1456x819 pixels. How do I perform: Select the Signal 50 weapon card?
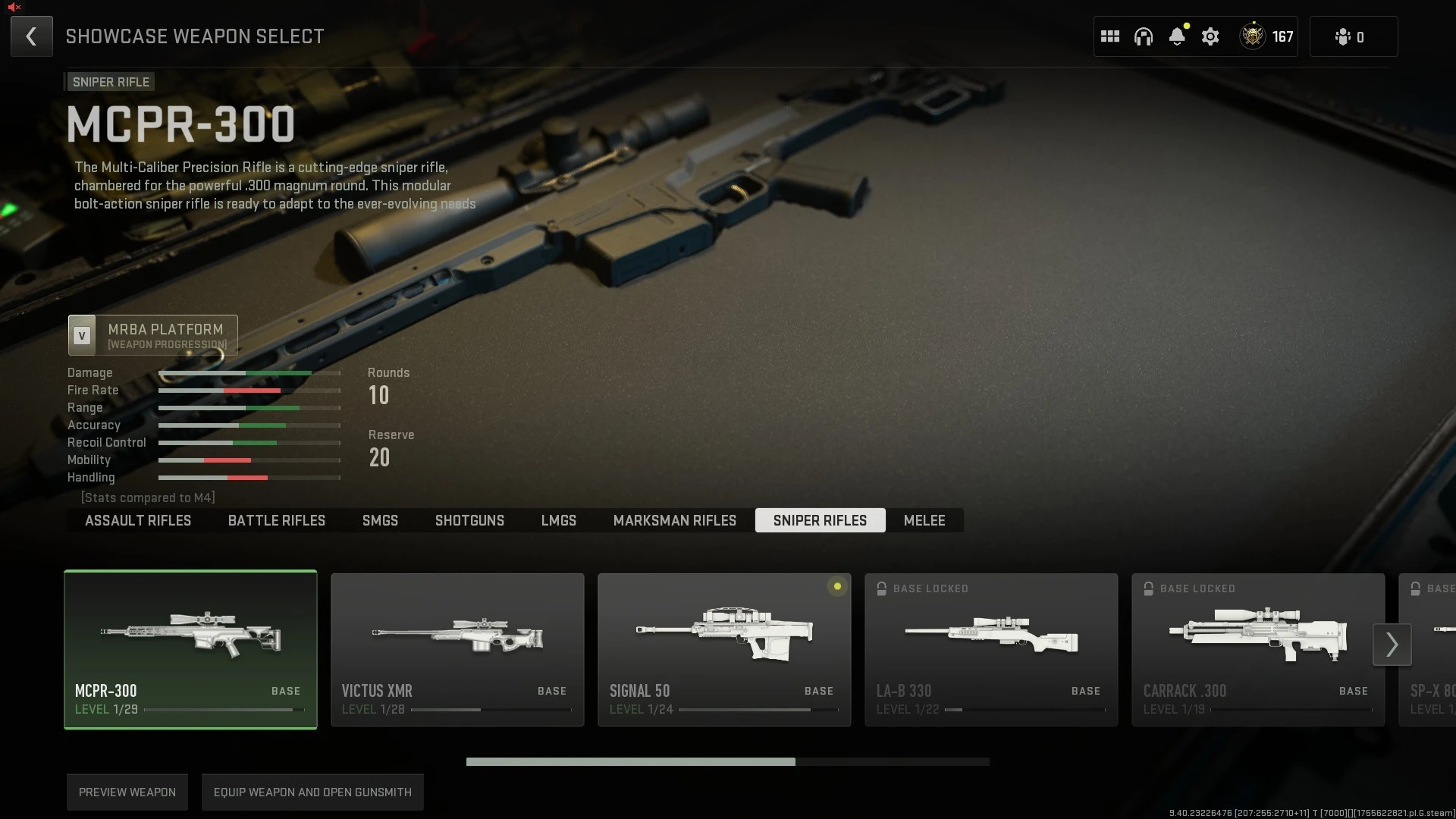(724, 648)
